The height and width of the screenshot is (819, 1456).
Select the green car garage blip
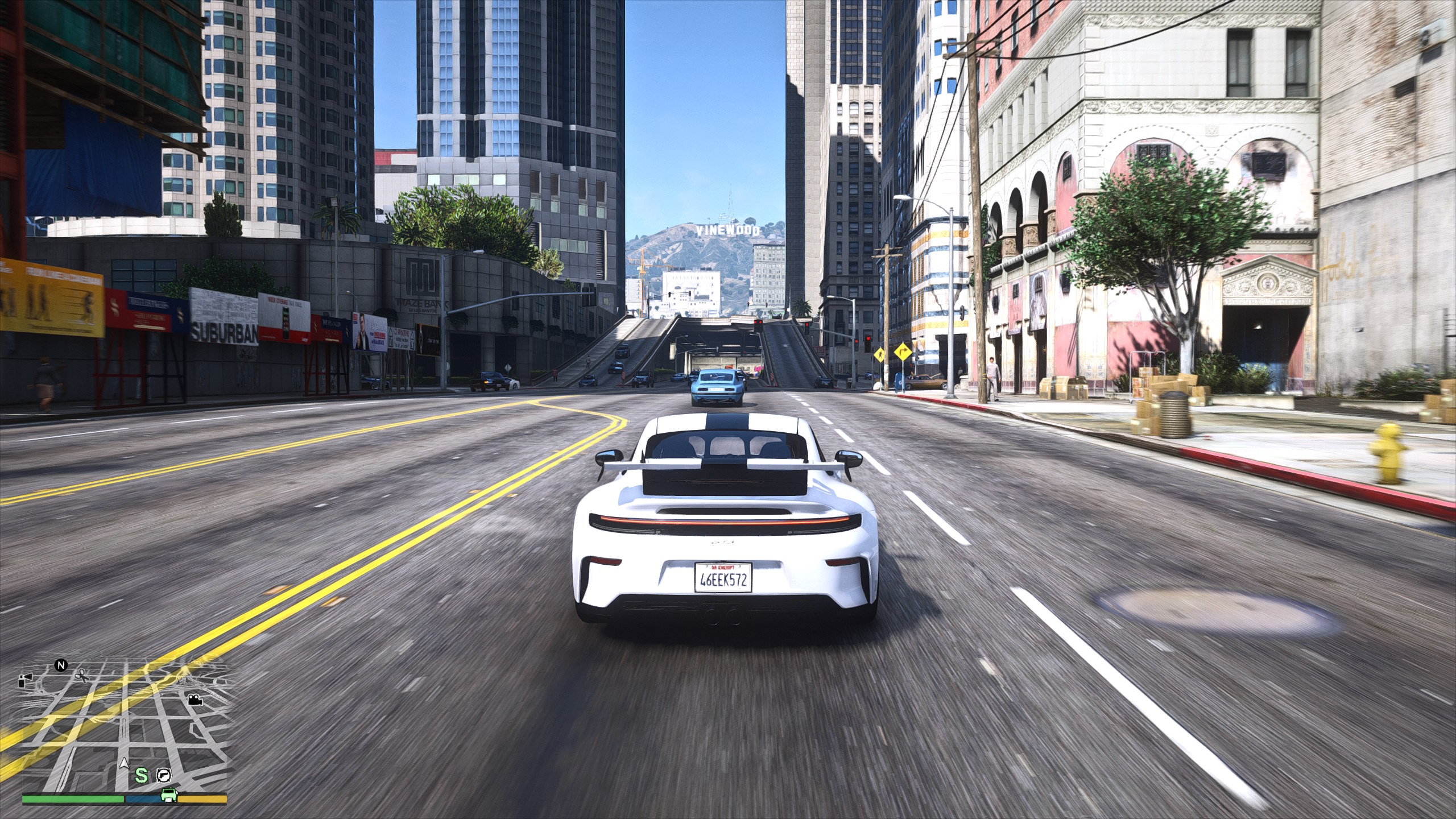(x=168, y=795)
